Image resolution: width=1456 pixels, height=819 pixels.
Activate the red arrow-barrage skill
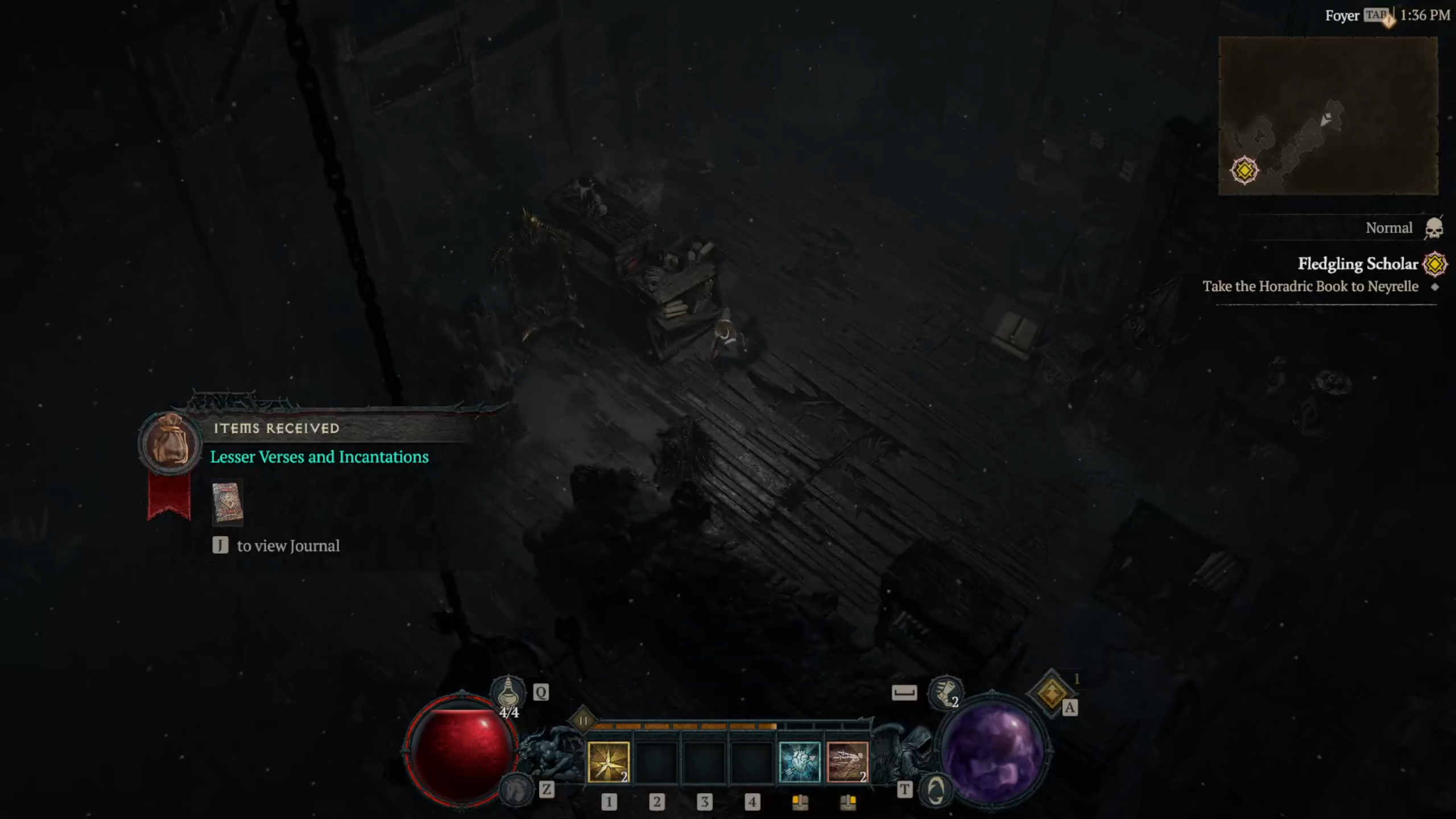[847, 762]
